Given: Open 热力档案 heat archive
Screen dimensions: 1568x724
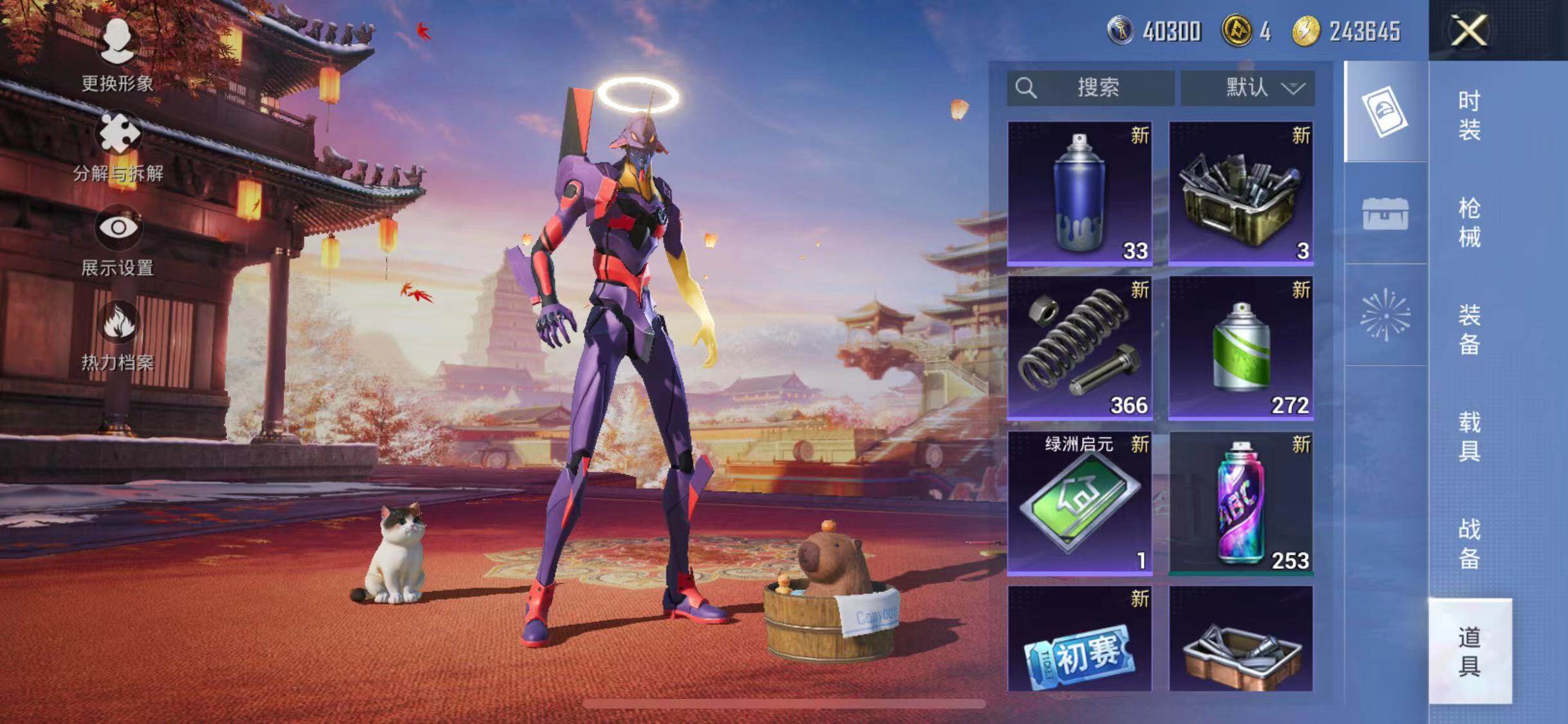Looking at the screenshot, I should click(x=118, y=336).
